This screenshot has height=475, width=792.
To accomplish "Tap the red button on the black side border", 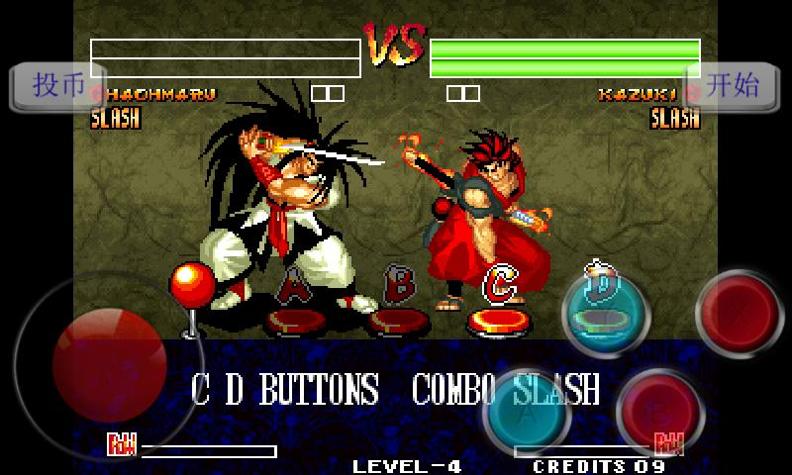I will [x=740, y=313].
